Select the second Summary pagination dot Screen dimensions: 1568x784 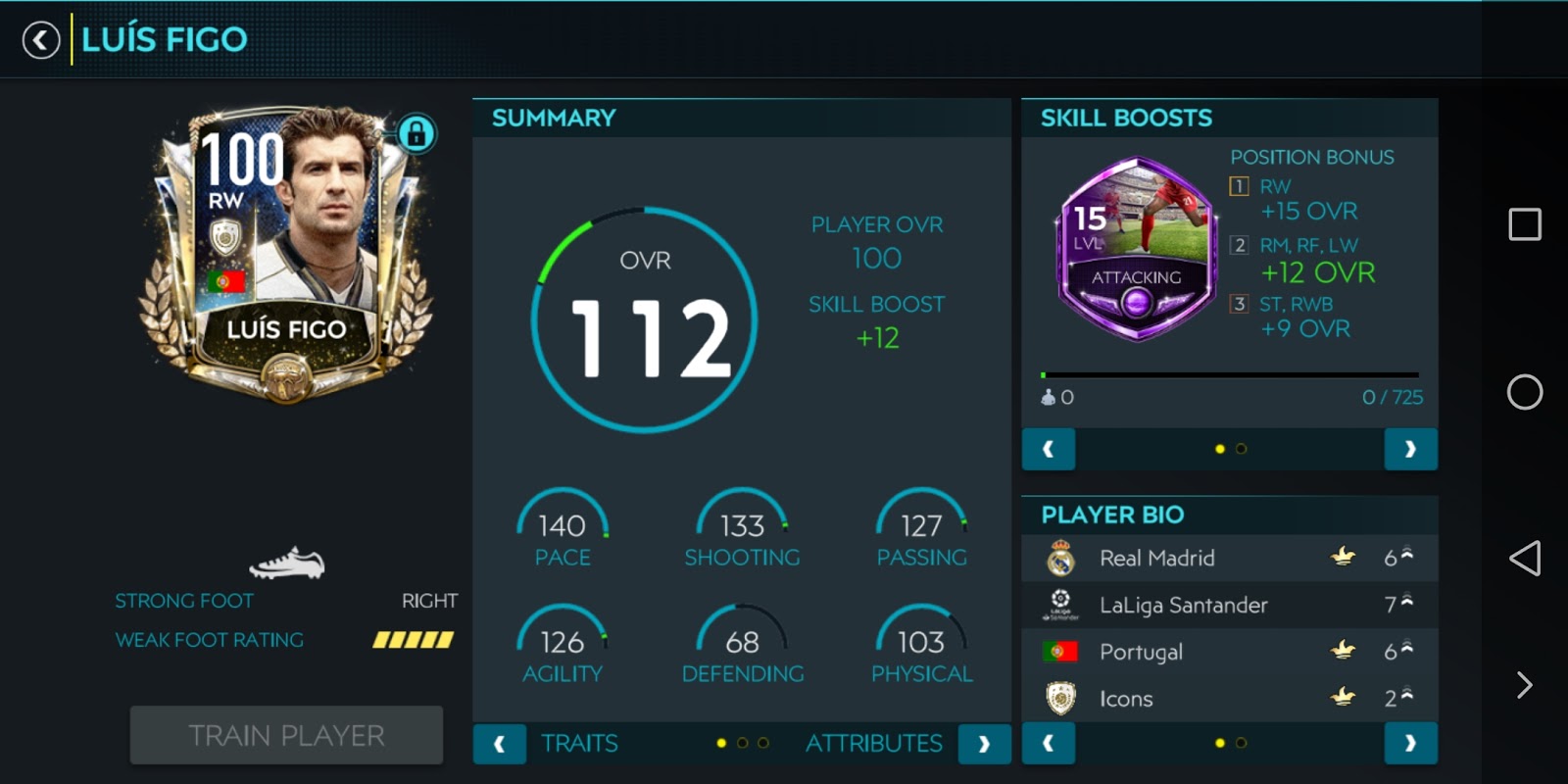click(742, 743)
